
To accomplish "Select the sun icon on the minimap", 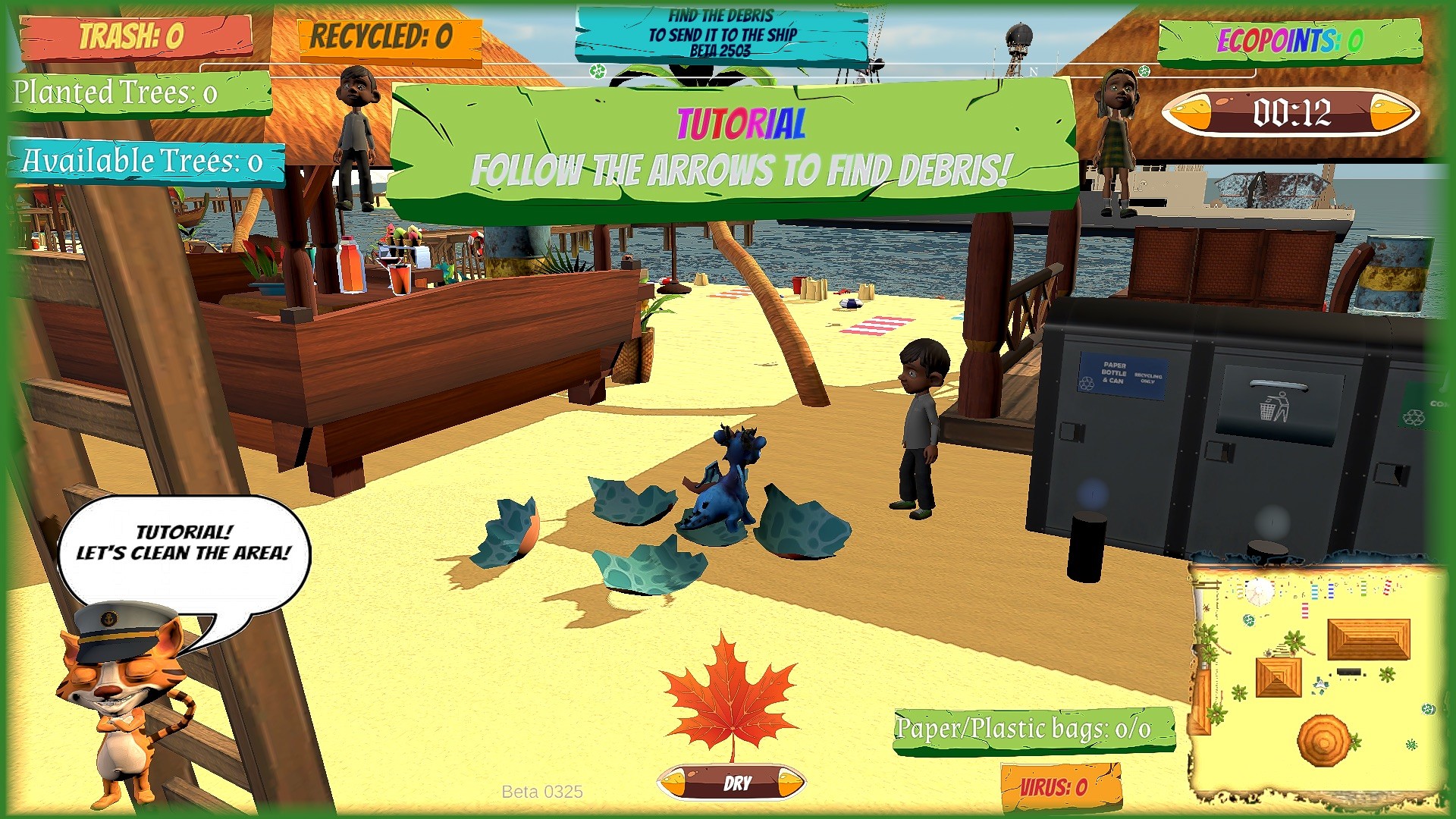I will (x=1259, y=591).
